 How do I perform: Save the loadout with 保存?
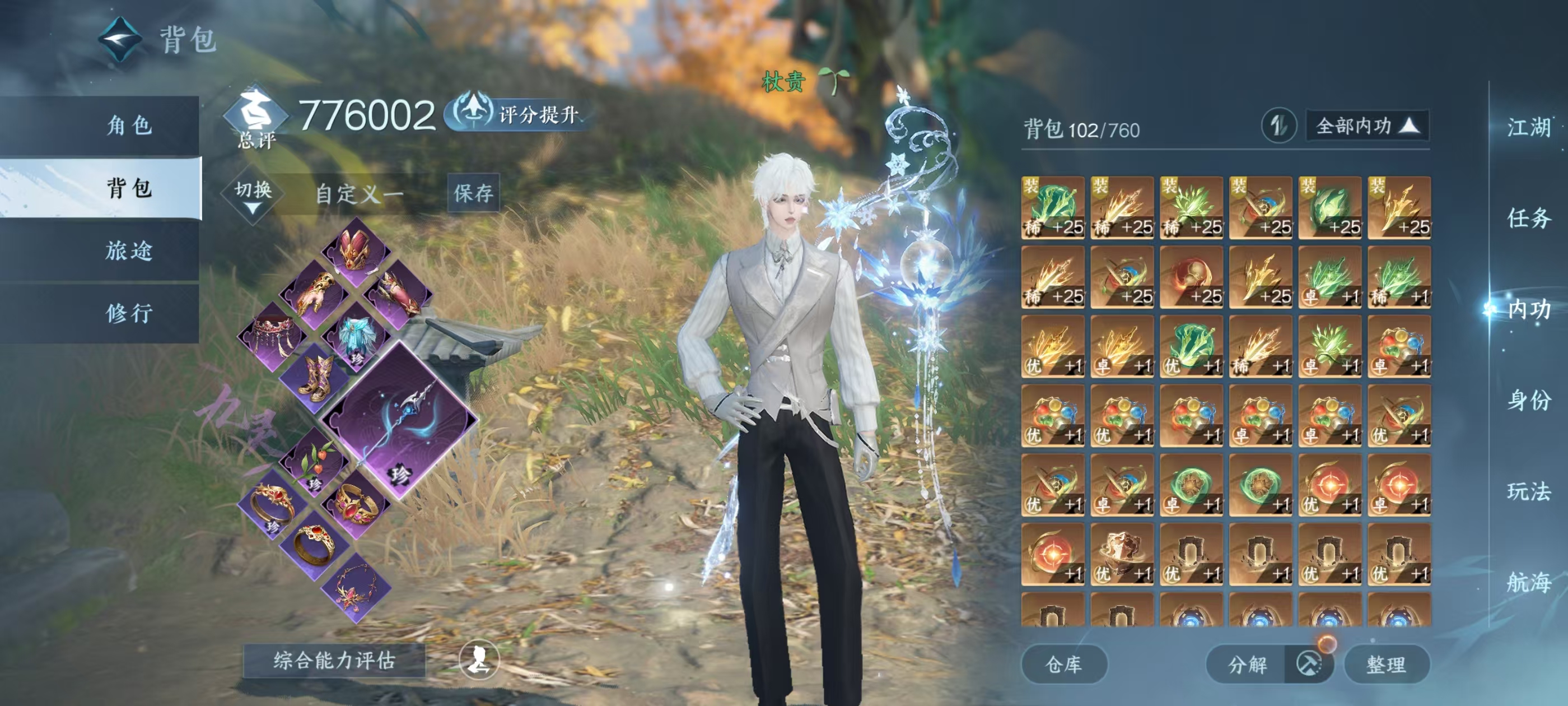pos(473,193)
